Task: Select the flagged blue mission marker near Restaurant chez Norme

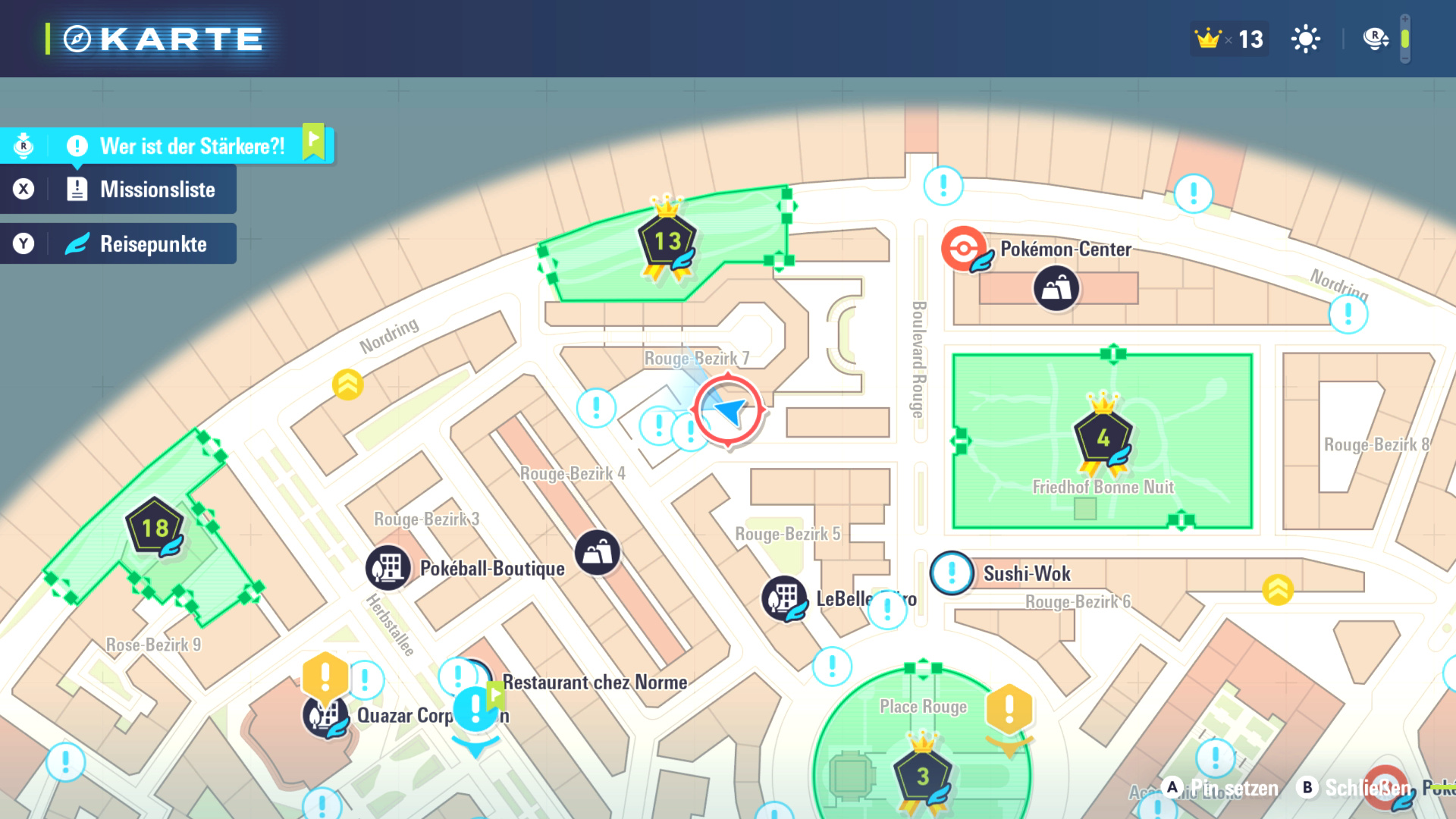Action: pyautogui.click(x=475, y=711)
